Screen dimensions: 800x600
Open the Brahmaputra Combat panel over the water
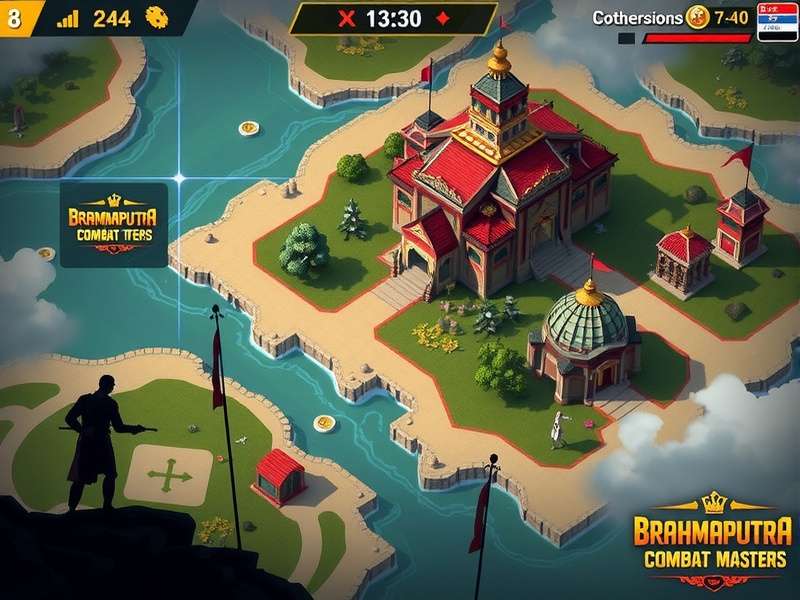(113, 224)
